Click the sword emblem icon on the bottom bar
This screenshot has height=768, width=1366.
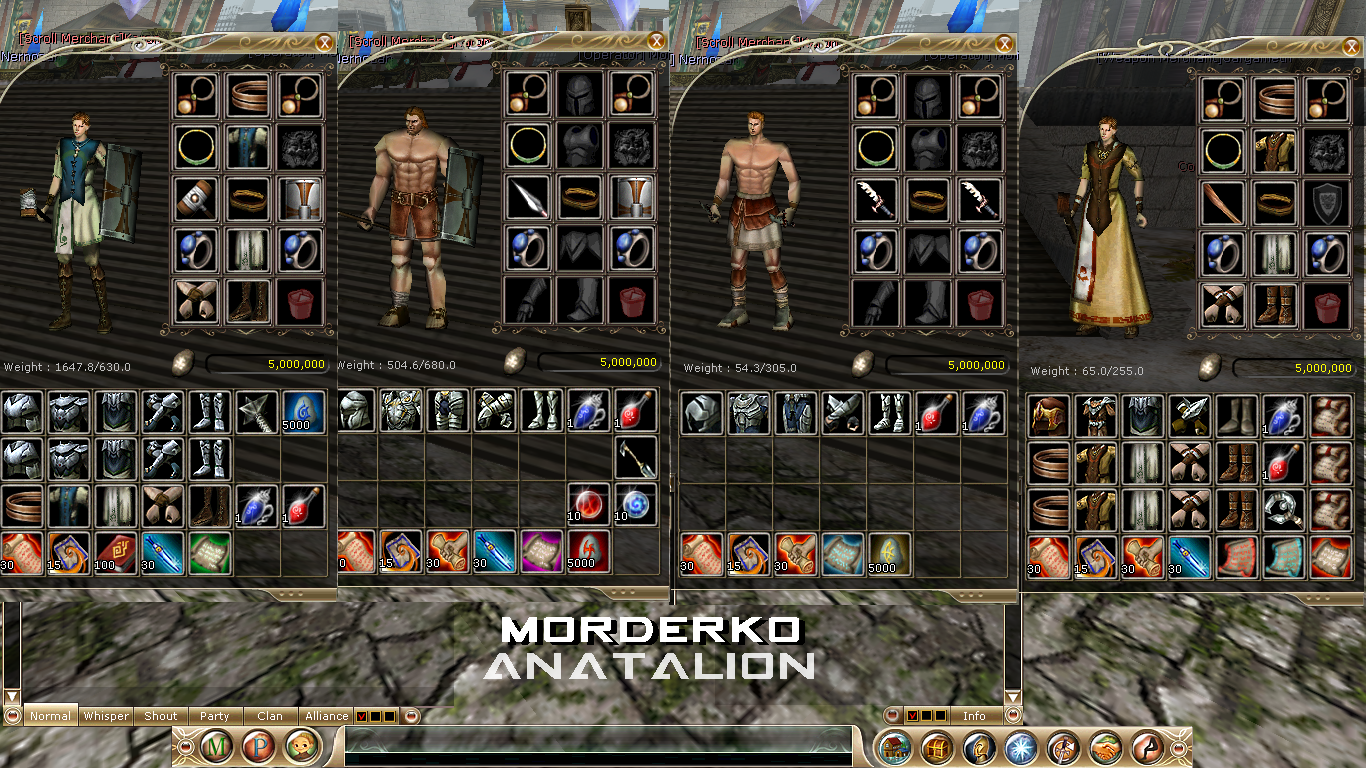(1063, 745)
